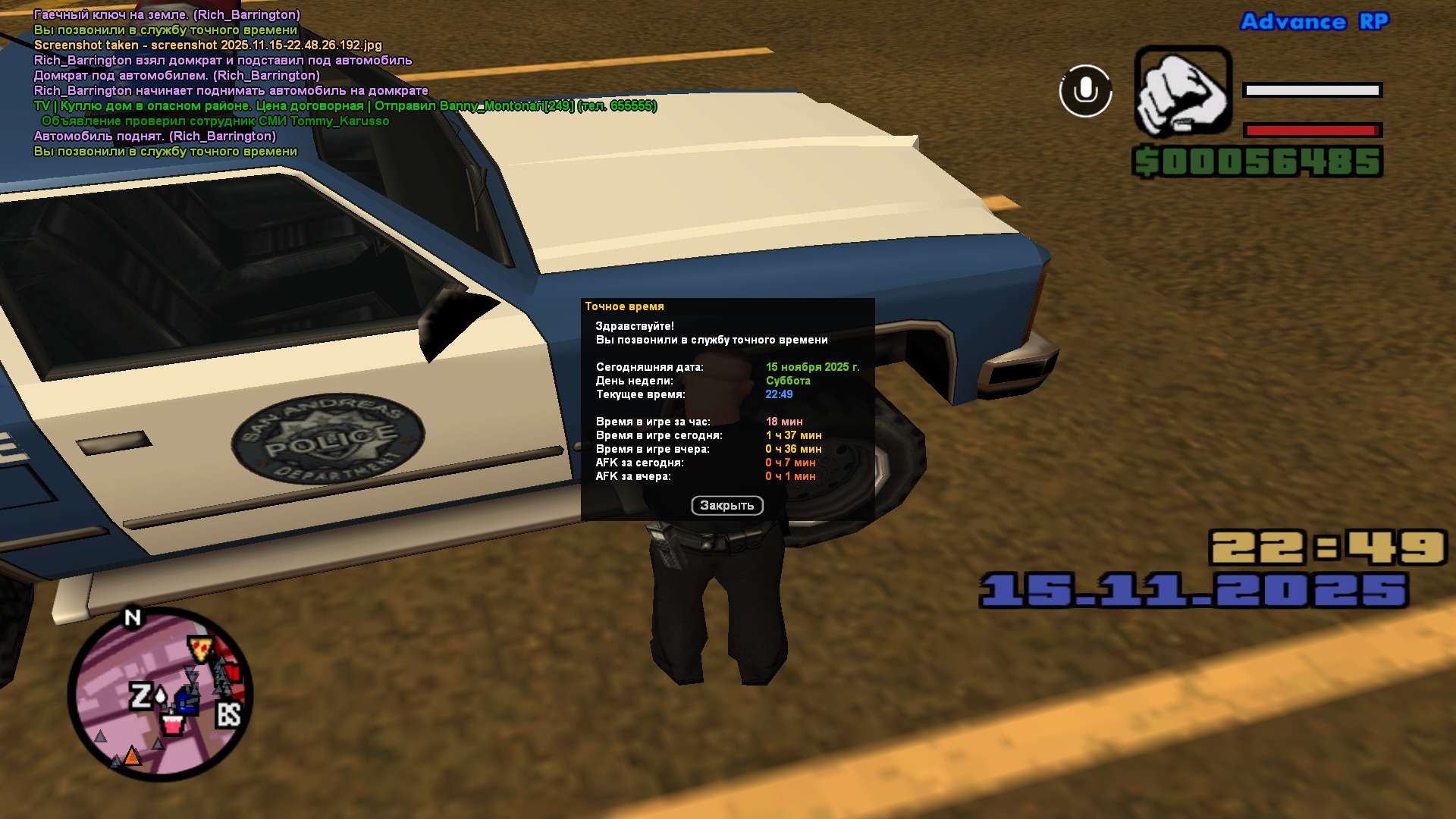Click the pizza marker on the minimap

click(201, 649)
